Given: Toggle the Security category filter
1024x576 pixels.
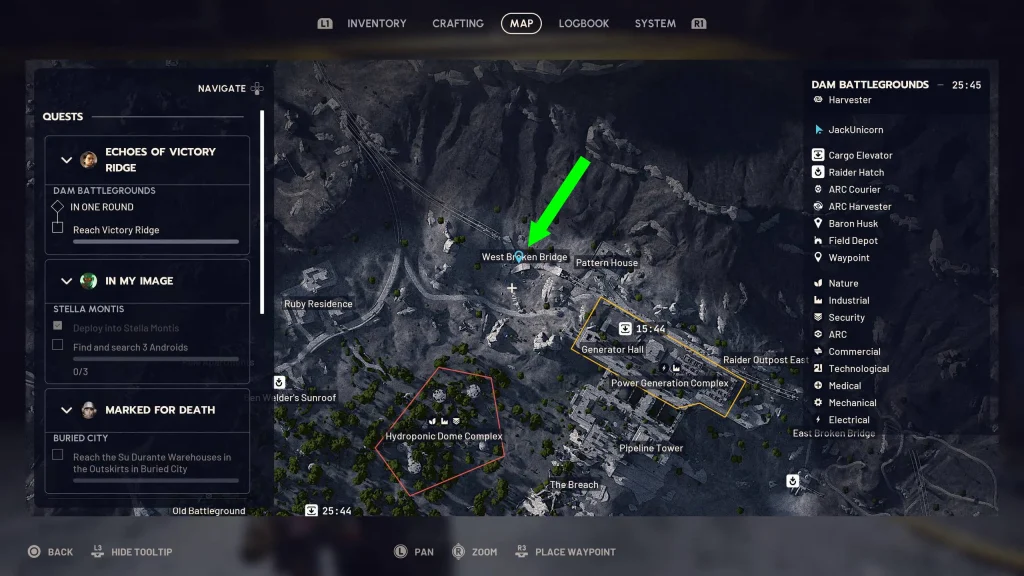Looking at the screenshot, I should pos(846,318).
